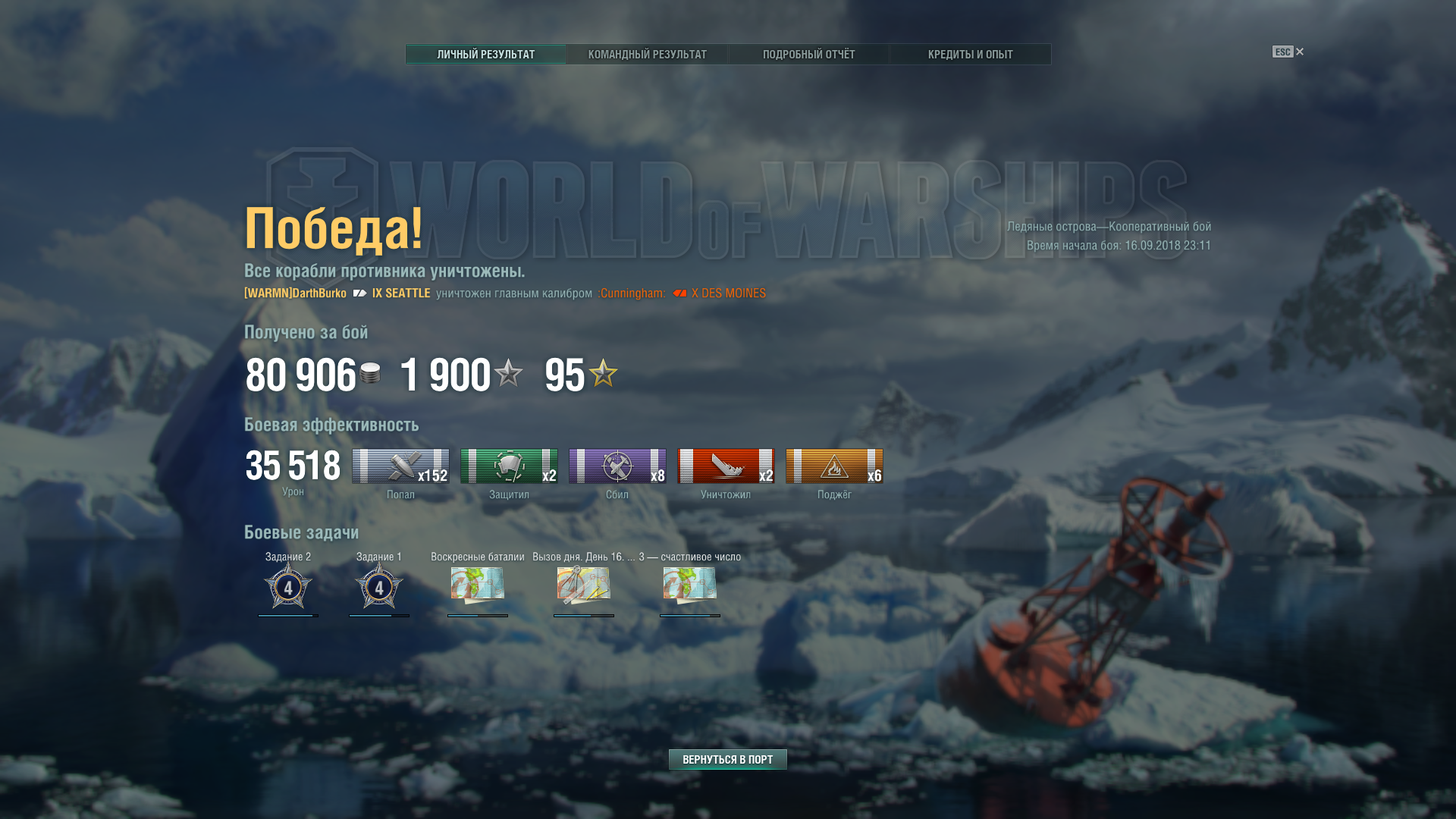1456x819 pixels.
Task: Click the Вернуться в порт button
Action: (x=727, y=759)
